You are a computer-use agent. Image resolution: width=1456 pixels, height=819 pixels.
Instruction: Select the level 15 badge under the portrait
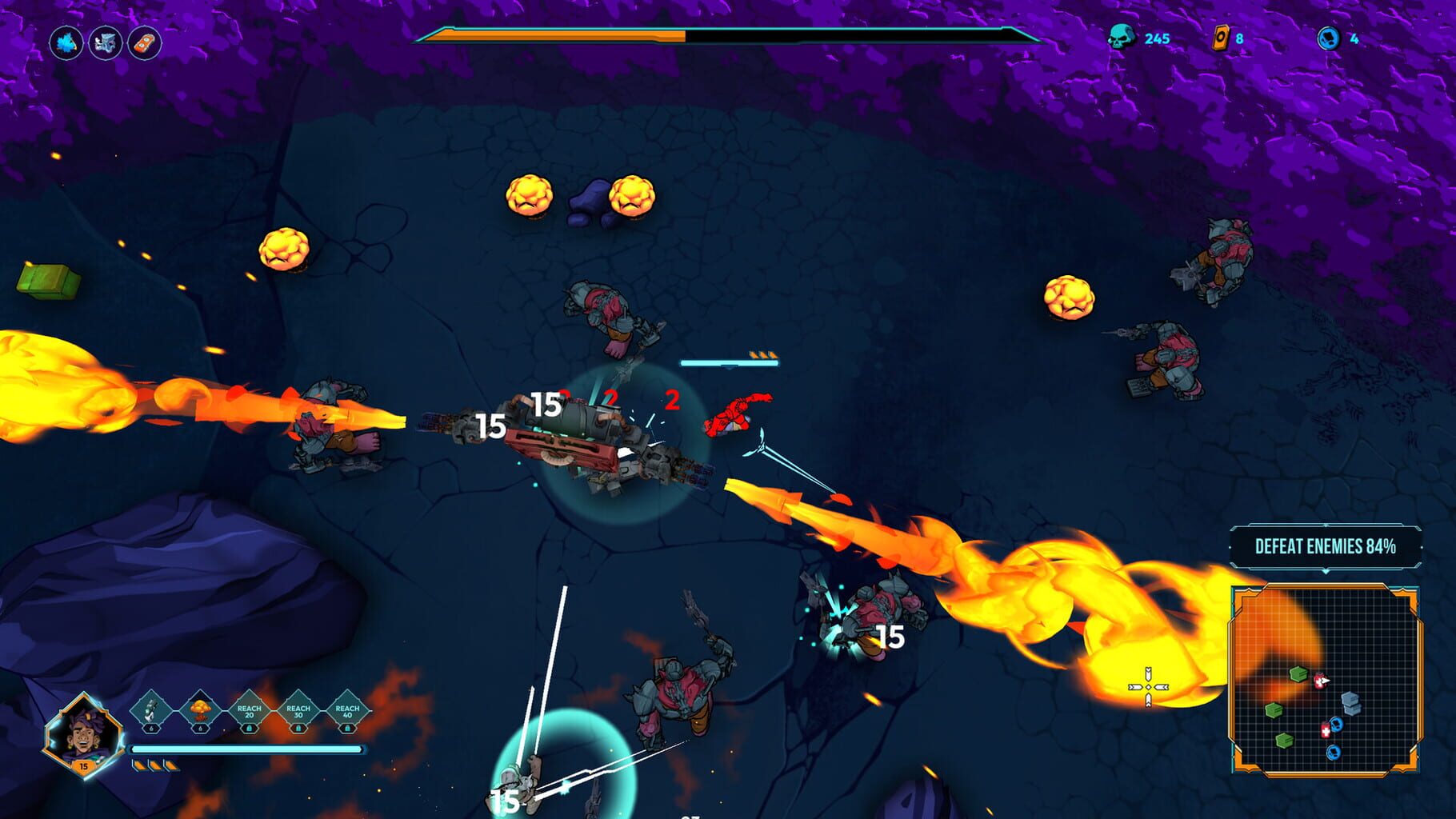pyautogui.click(x=84, y=766)
